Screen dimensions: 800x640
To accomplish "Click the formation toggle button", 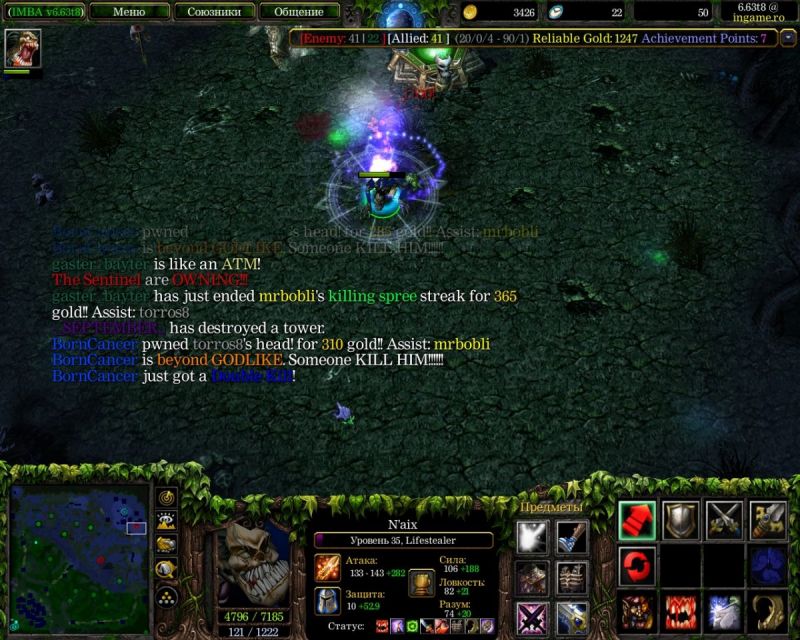I will [166, 597].
